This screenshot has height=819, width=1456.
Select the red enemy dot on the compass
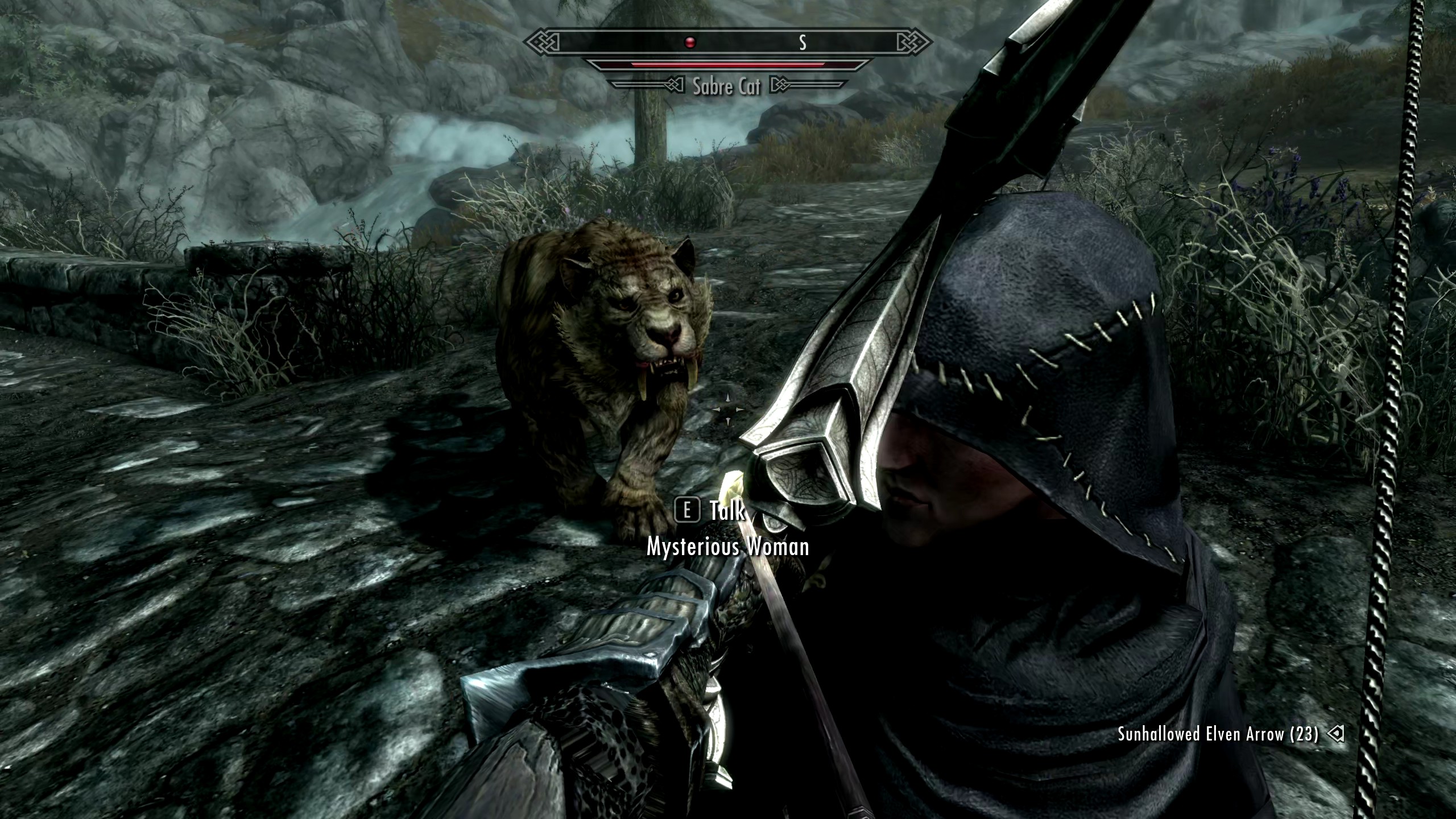coord(690,41)
